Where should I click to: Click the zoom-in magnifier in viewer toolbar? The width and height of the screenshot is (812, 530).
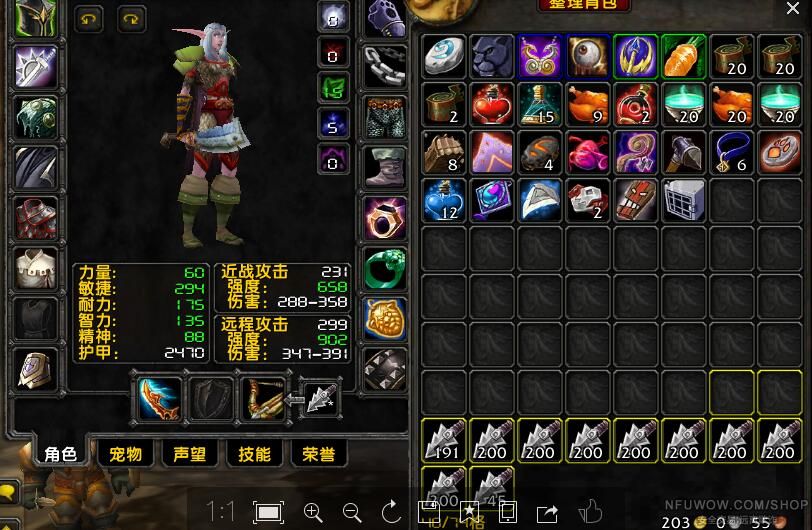[x=312, y=512]
